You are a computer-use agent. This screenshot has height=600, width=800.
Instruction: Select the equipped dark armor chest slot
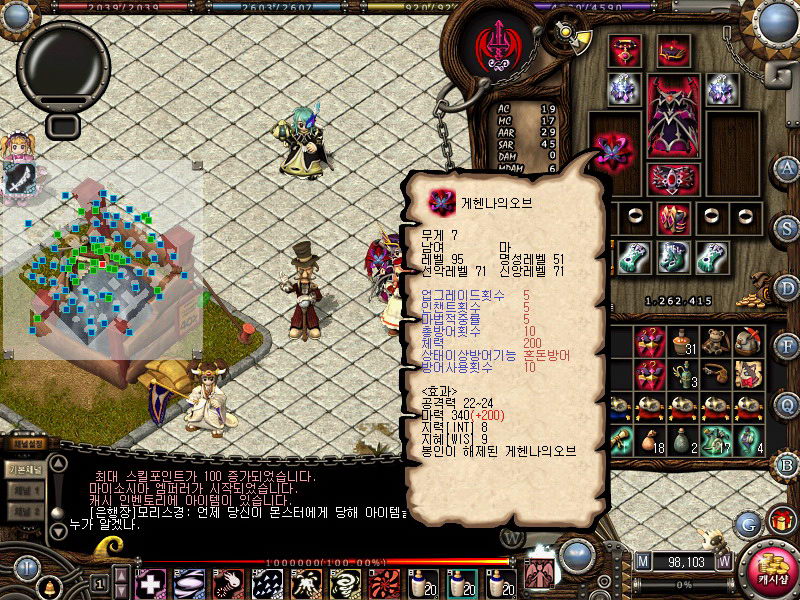tap(673, 115)
